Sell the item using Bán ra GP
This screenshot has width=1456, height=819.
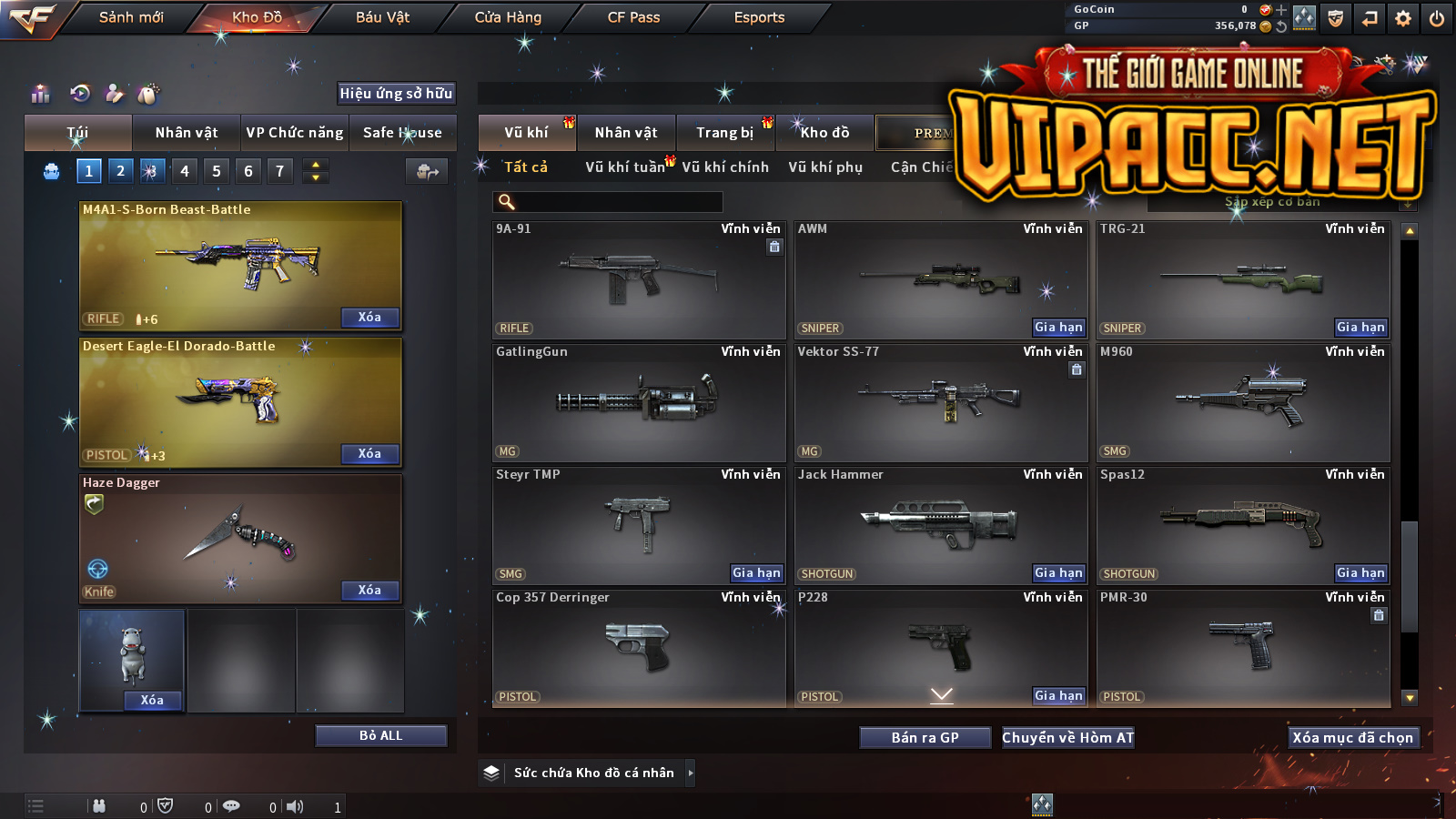(925, 738)
